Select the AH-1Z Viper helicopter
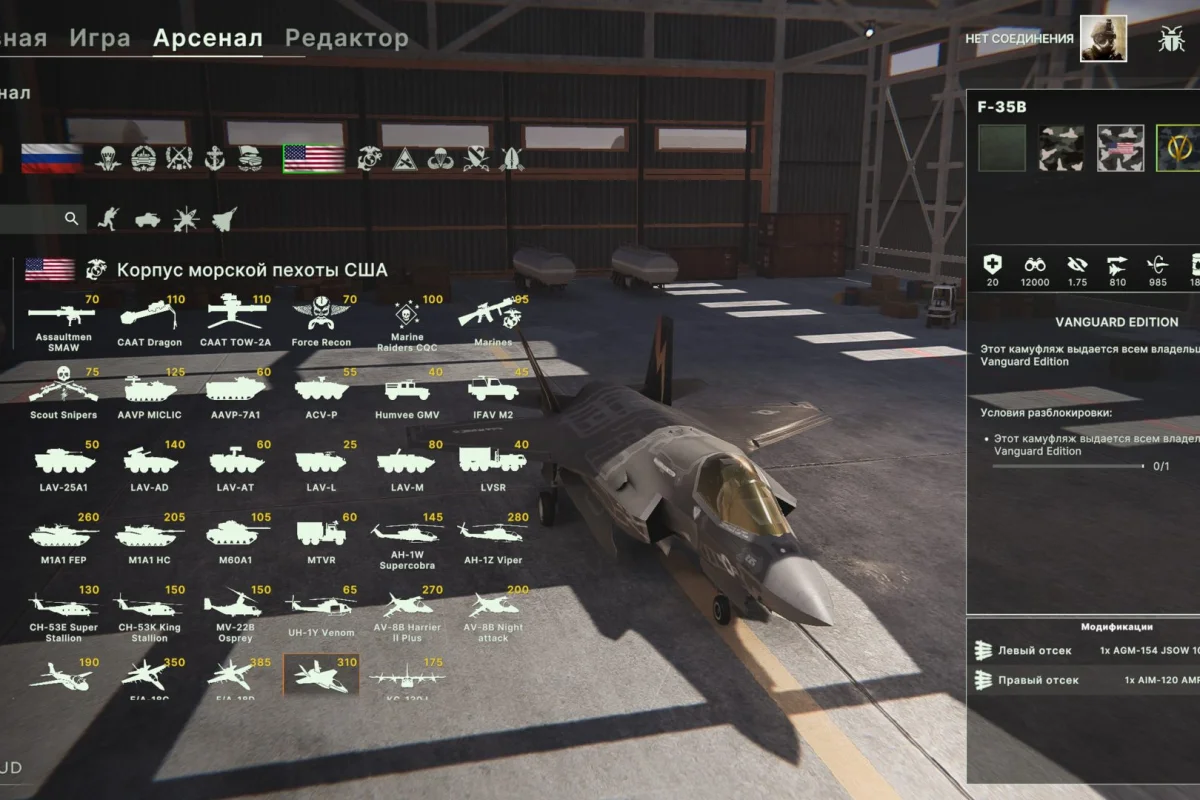This screenshot has height=800, width=1200. pyautogui.click(x=494, y=541)
